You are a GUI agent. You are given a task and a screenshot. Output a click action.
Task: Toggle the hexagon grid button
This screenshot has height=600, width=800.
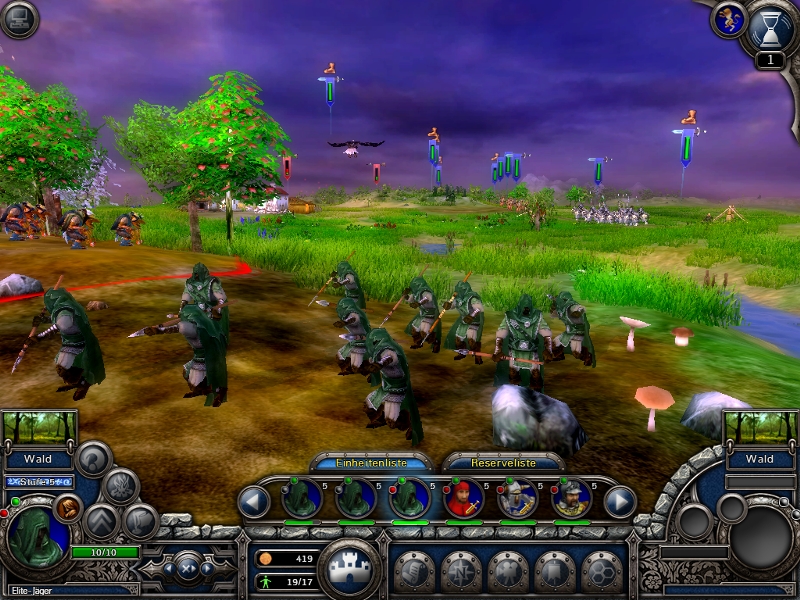click(x=602, y=571)
